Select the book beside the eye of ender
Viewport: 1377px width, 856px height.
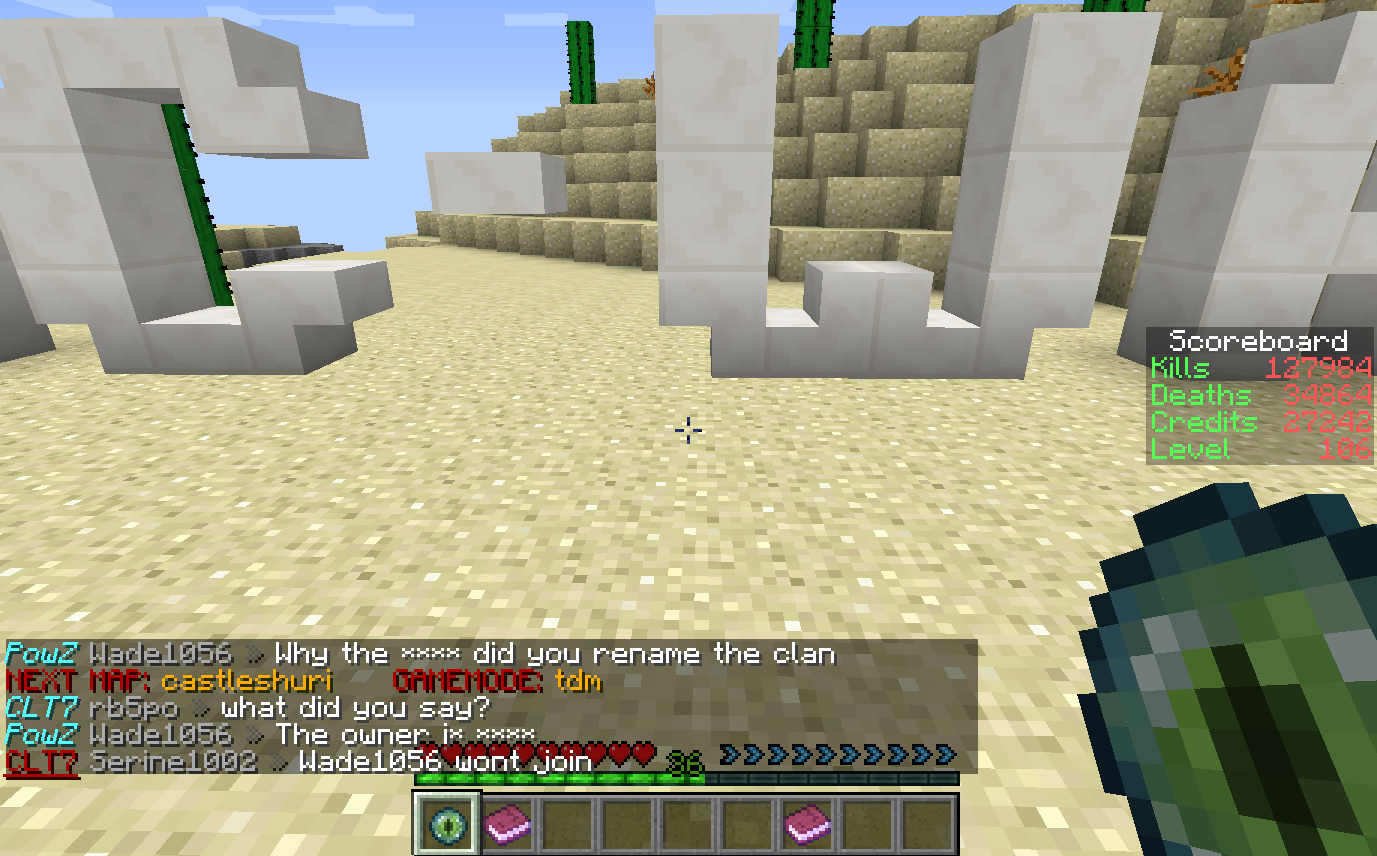[x=508, y=824]
